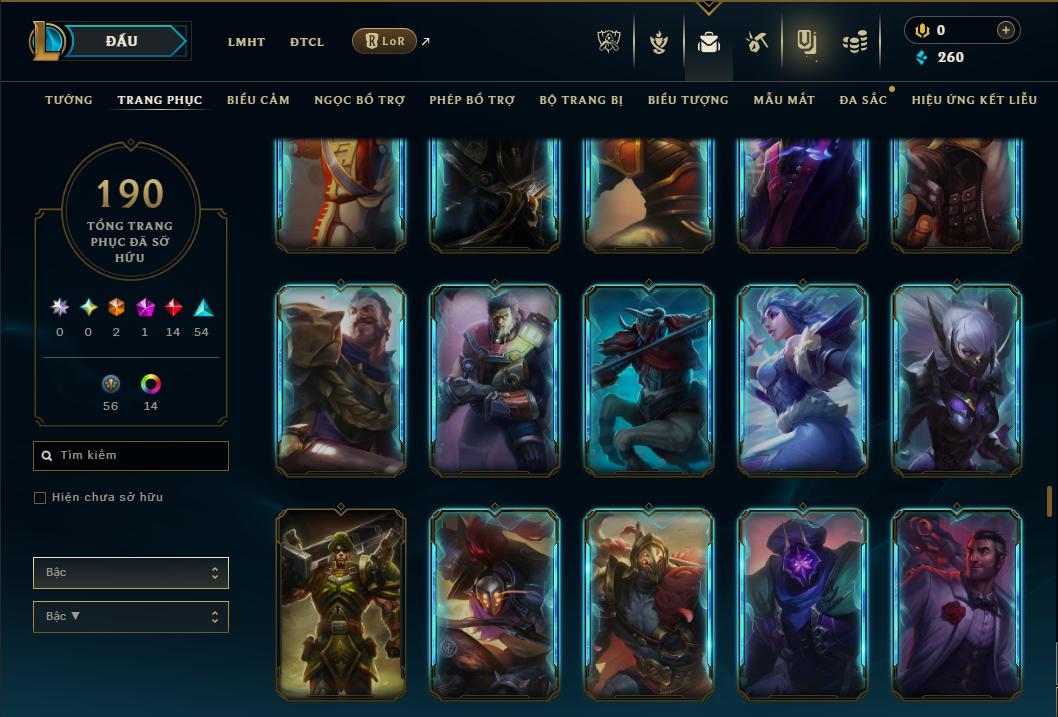Open the coin stack store icon
This screenshot has height=717, width=1058.
(854, 42)
